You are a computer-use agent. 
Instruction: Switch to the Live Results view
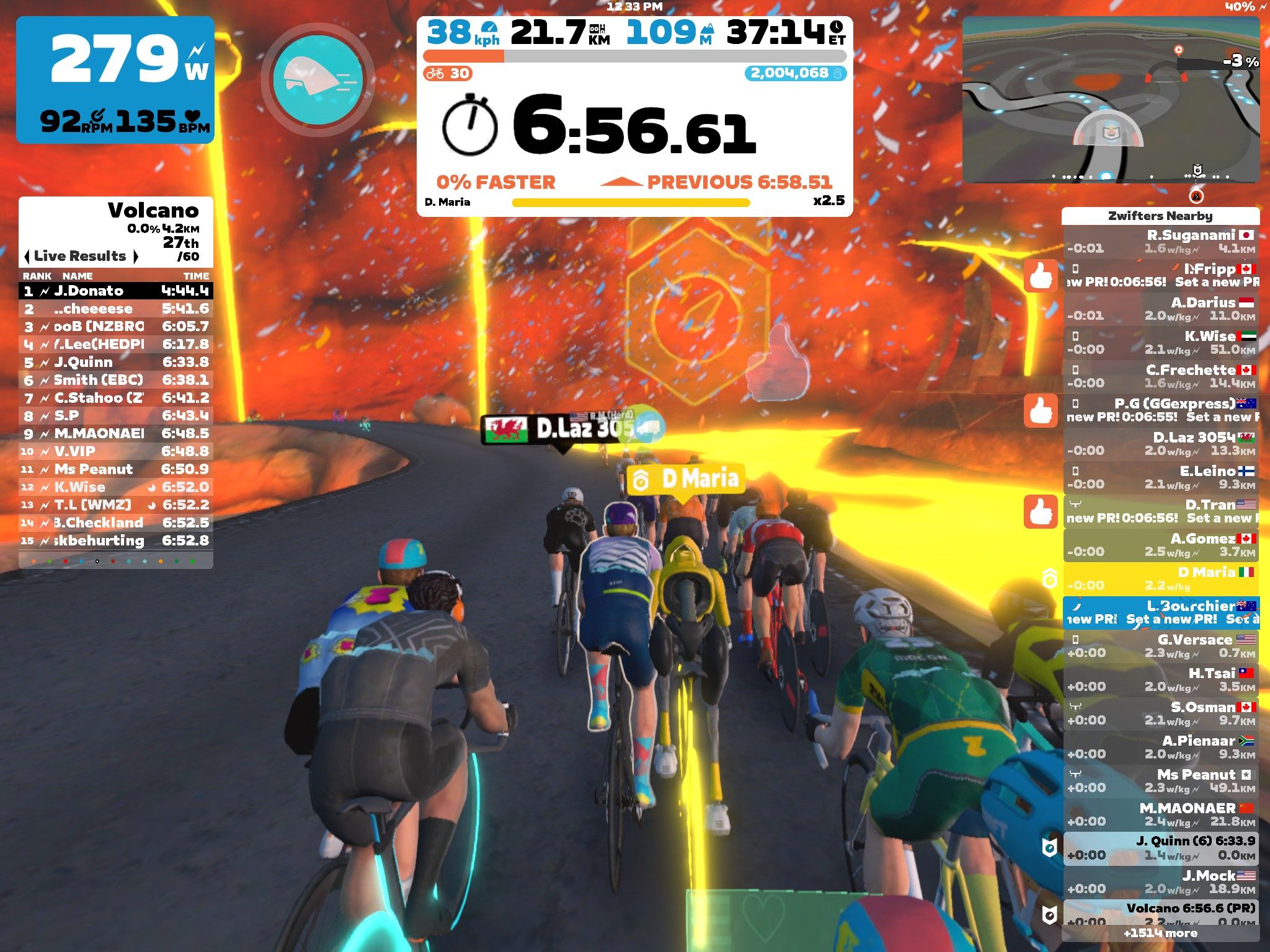coord(78,255)
